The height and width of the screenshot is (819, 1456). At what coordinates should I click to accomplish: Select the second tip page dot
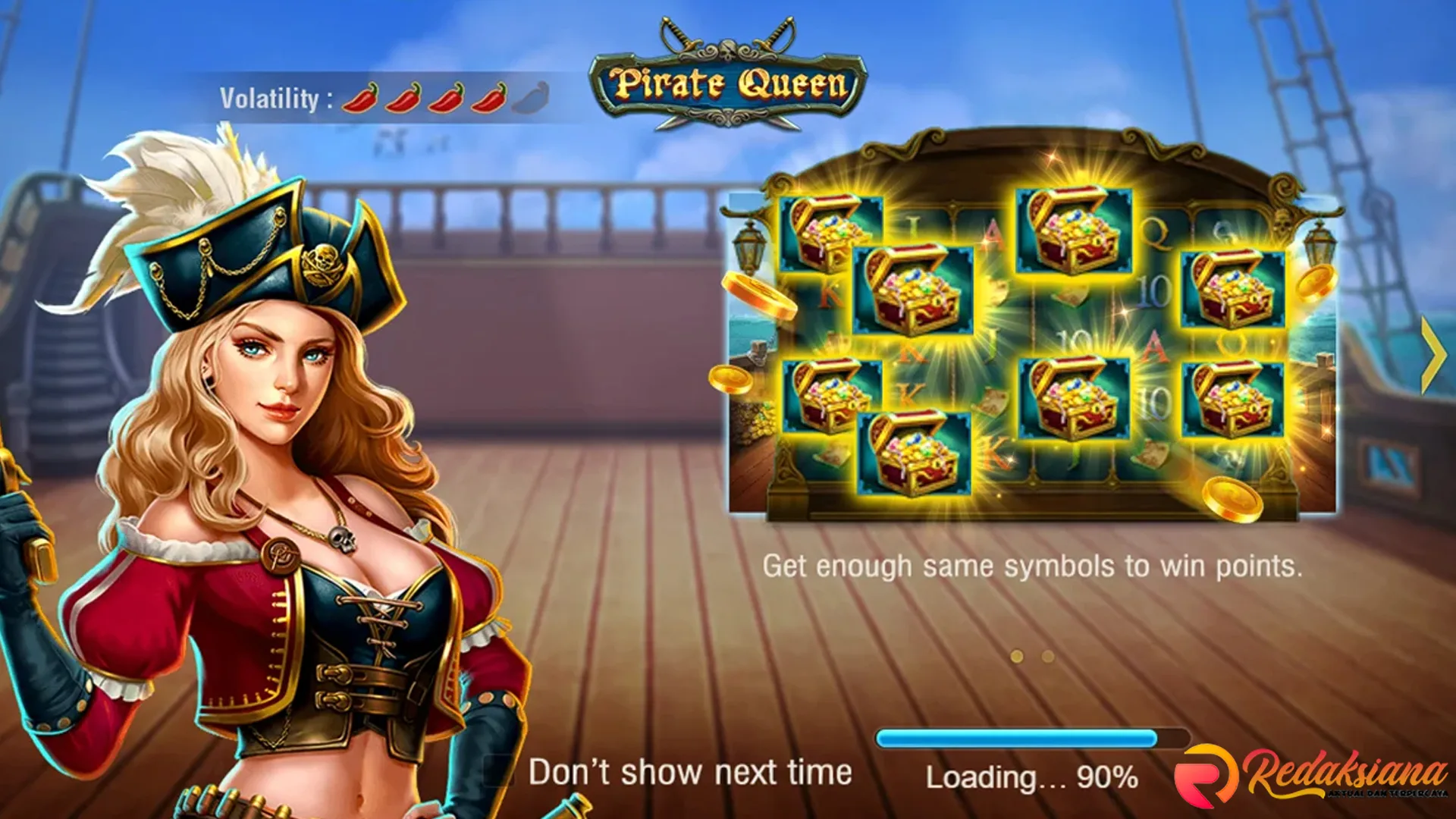[1048, 657]
